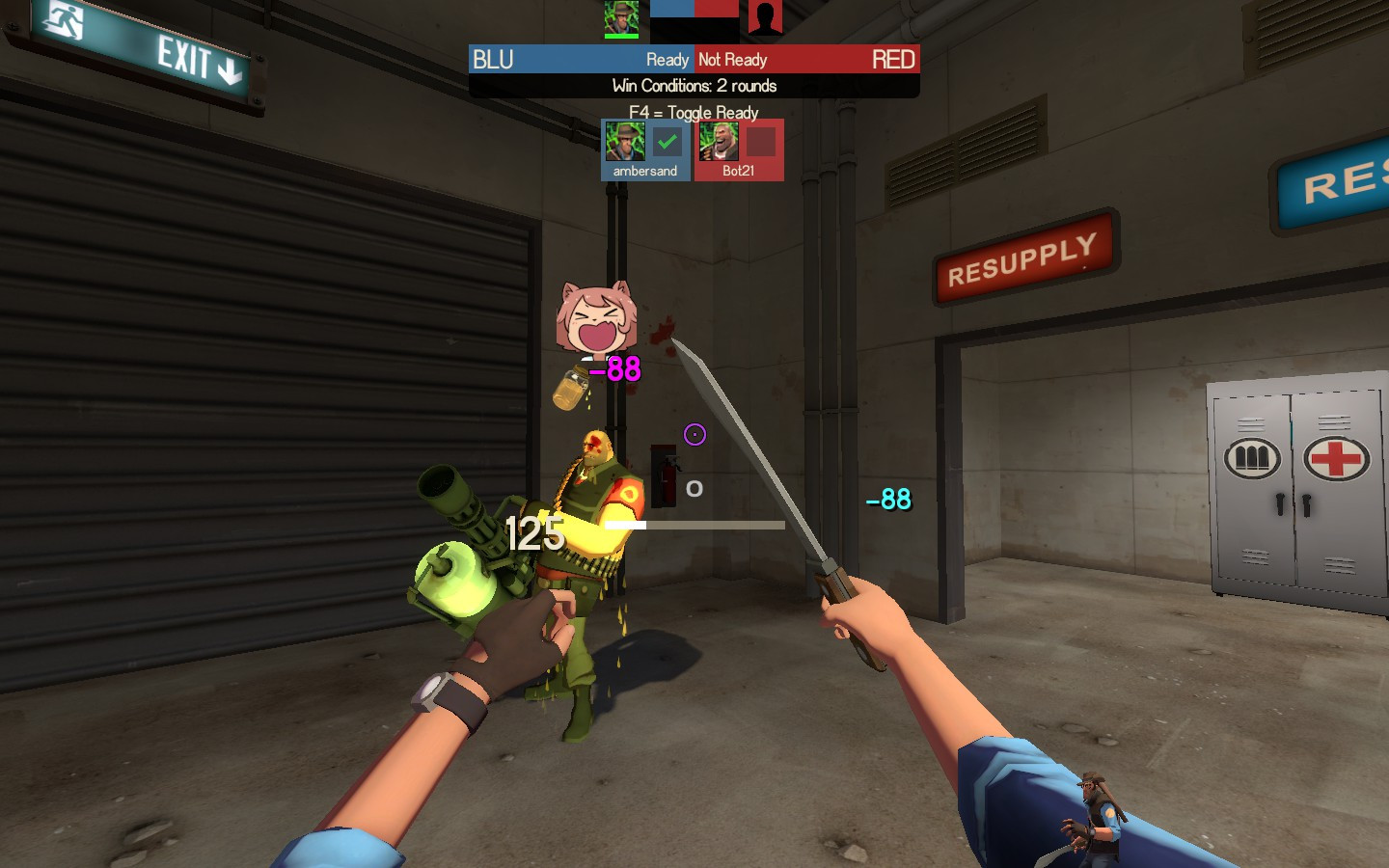This screenshot has height=868, width=1389.
Task: Select the Sniper class portrait at top
Action: [620, 16]
